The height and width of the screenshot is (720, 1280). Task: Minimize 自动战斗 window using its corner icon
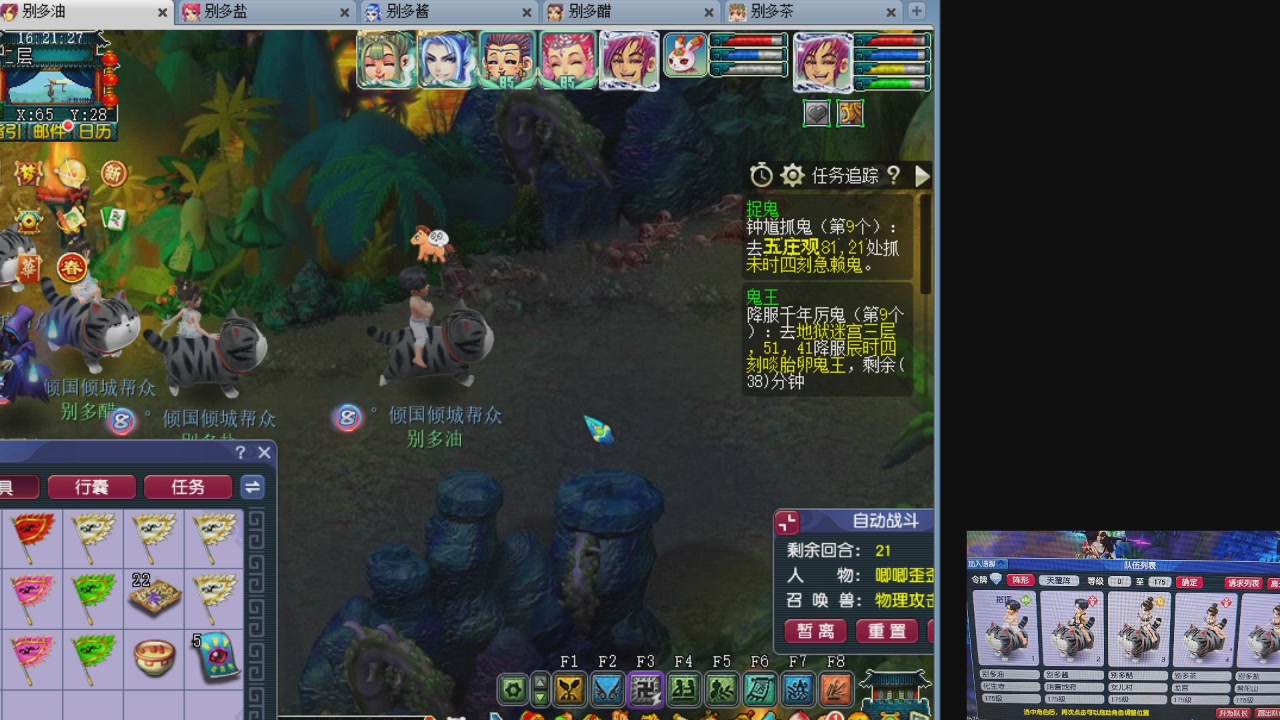point(787,522)
